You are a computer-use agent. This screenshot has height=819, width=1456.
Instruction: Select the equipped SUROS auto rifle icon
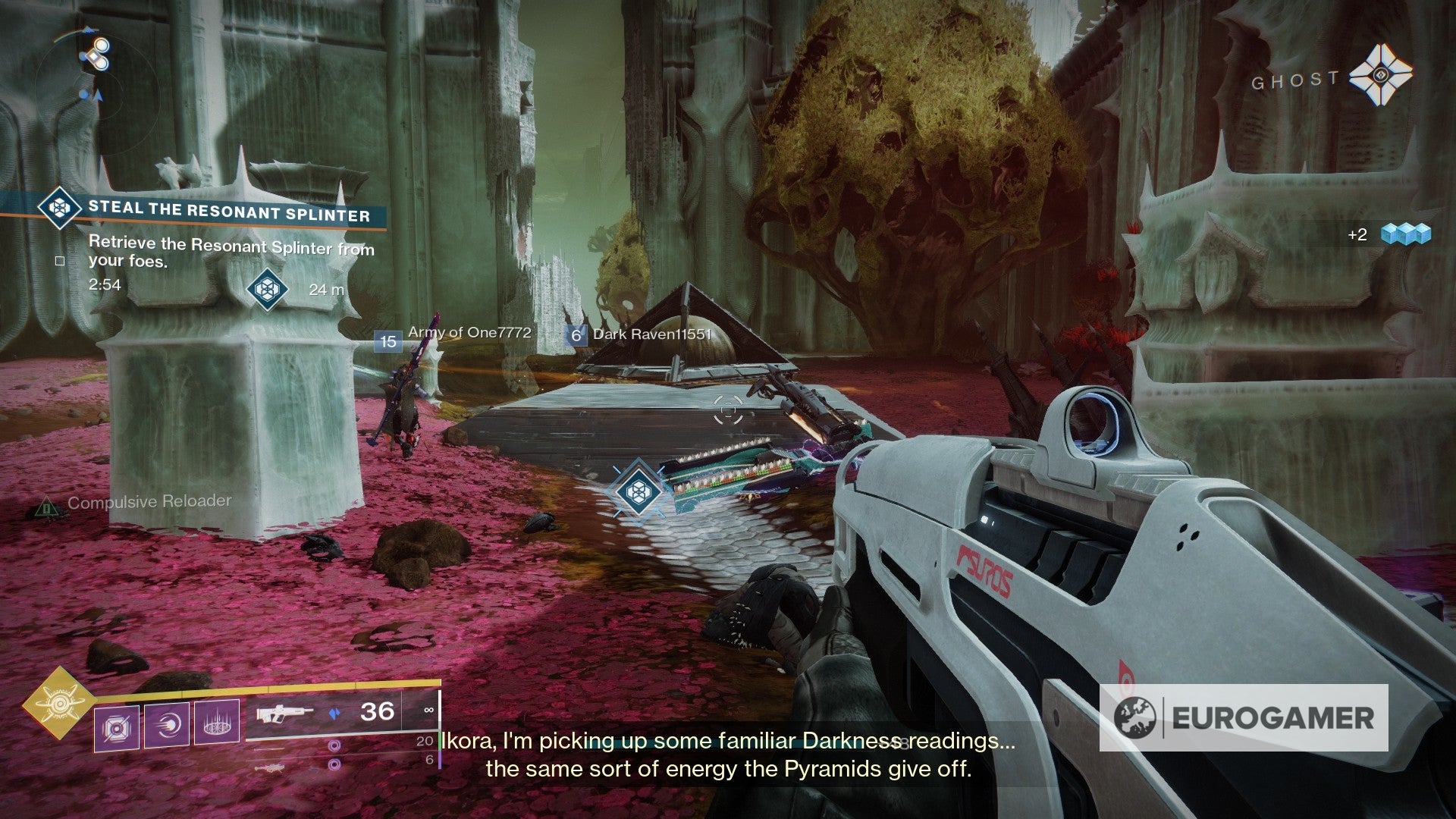(x=284, y=713)
